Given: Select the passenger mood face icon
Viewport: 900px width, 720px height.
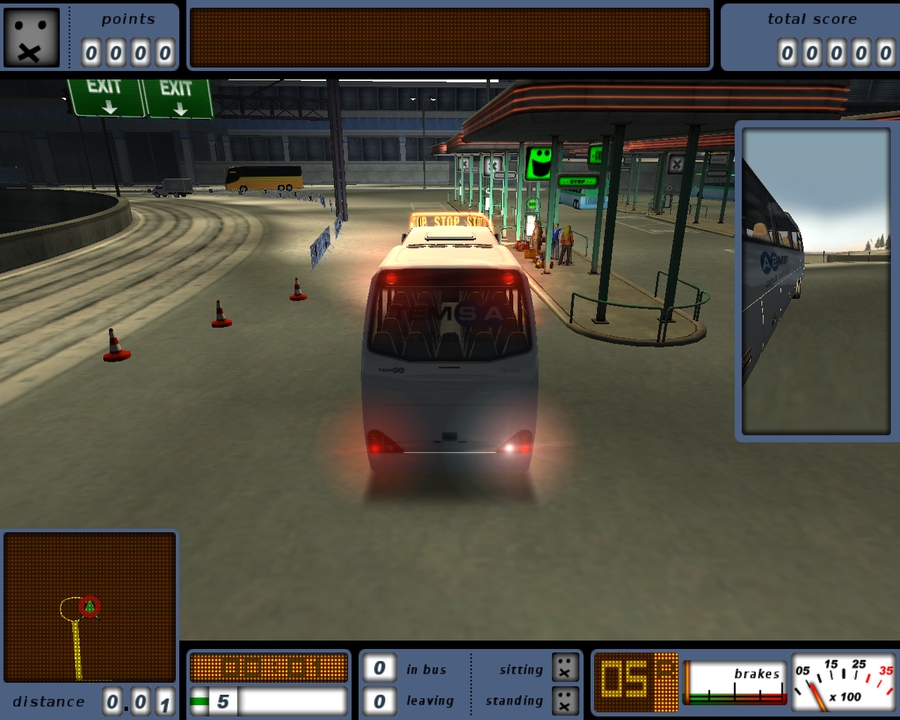Looking at the screenshot, I should tap(31, 37).
